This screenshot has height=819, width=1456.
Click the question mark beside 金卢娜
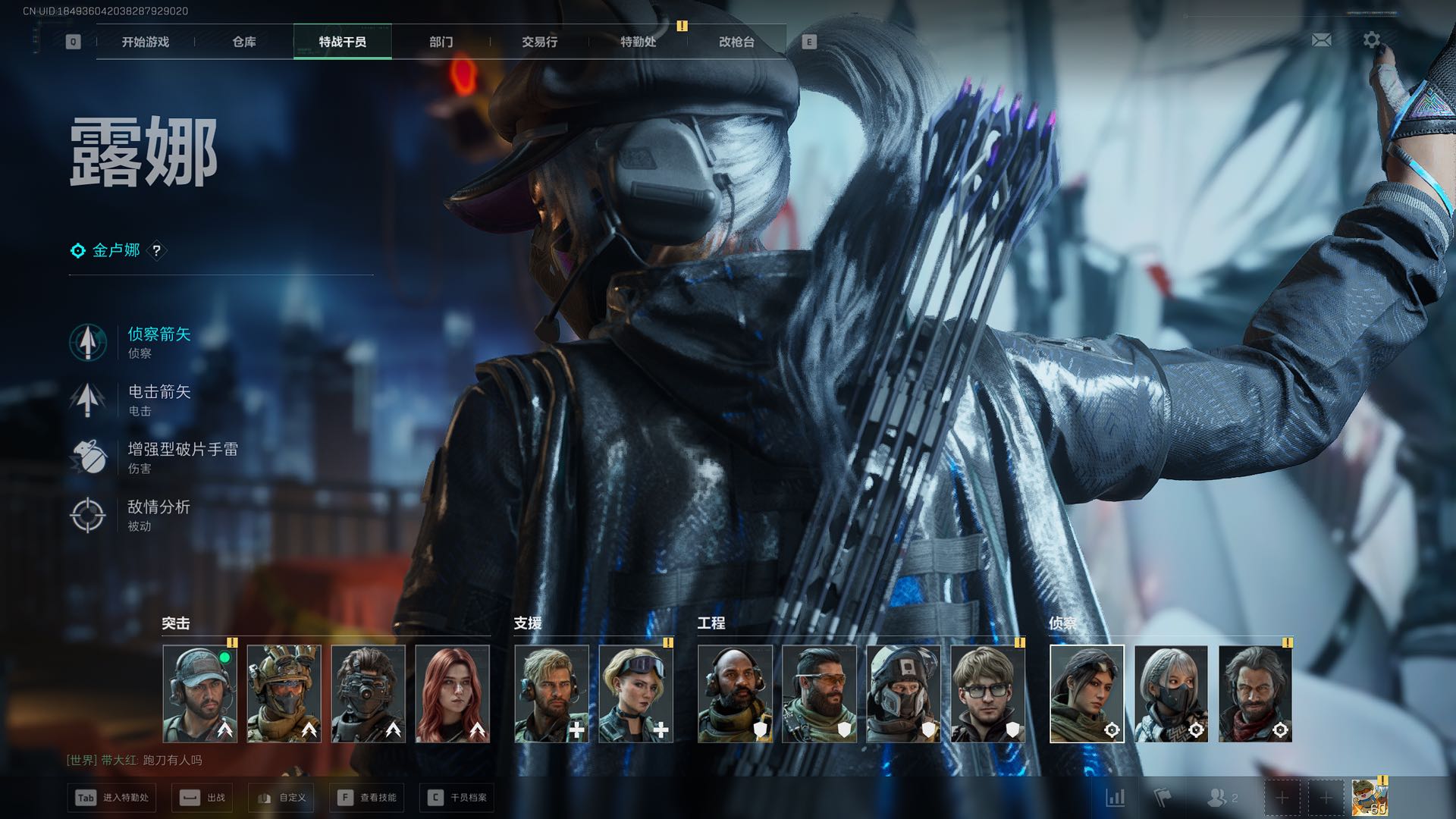coord(156,250)
